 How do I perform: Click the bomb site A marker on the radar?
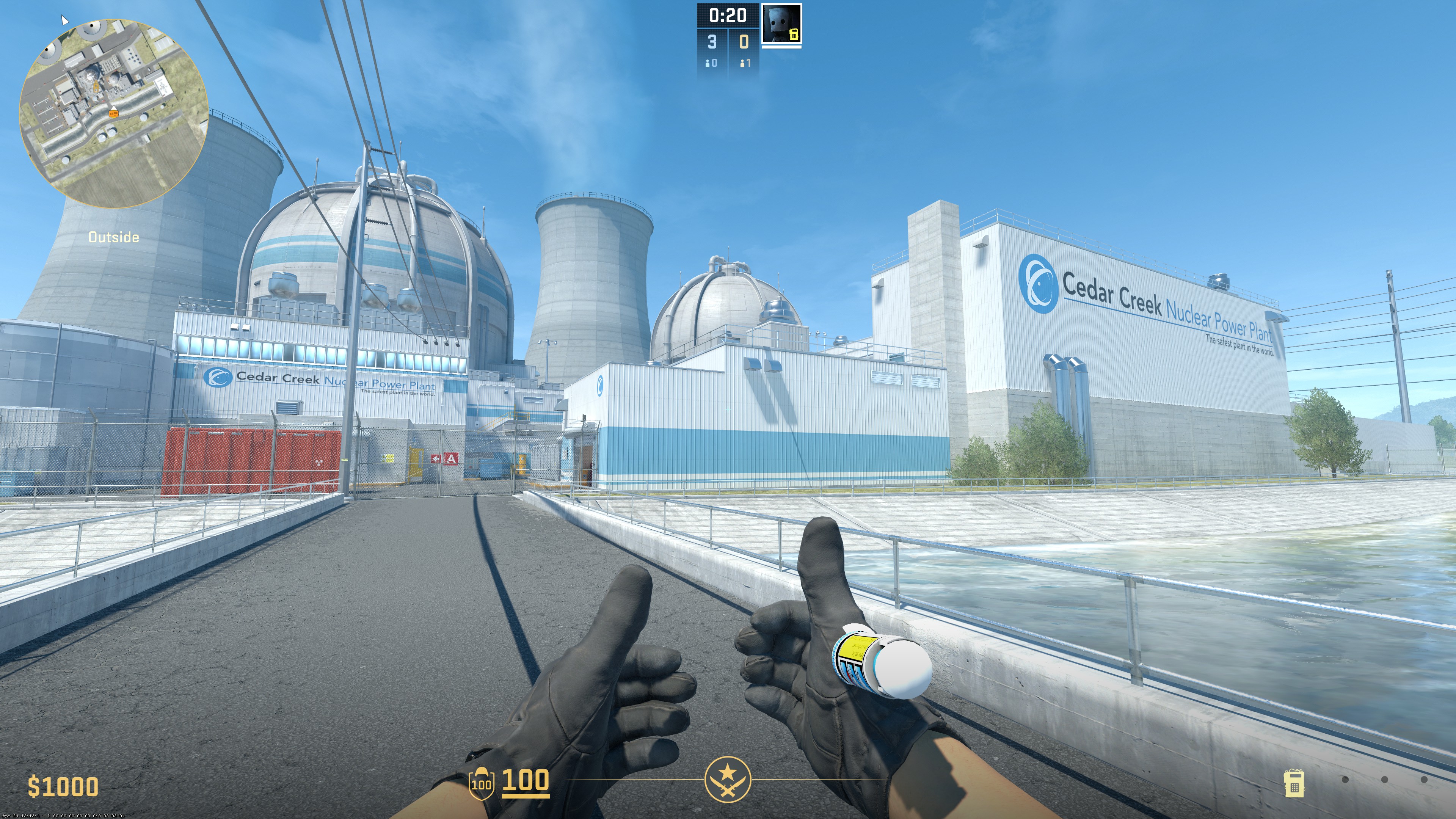[96, 87]
